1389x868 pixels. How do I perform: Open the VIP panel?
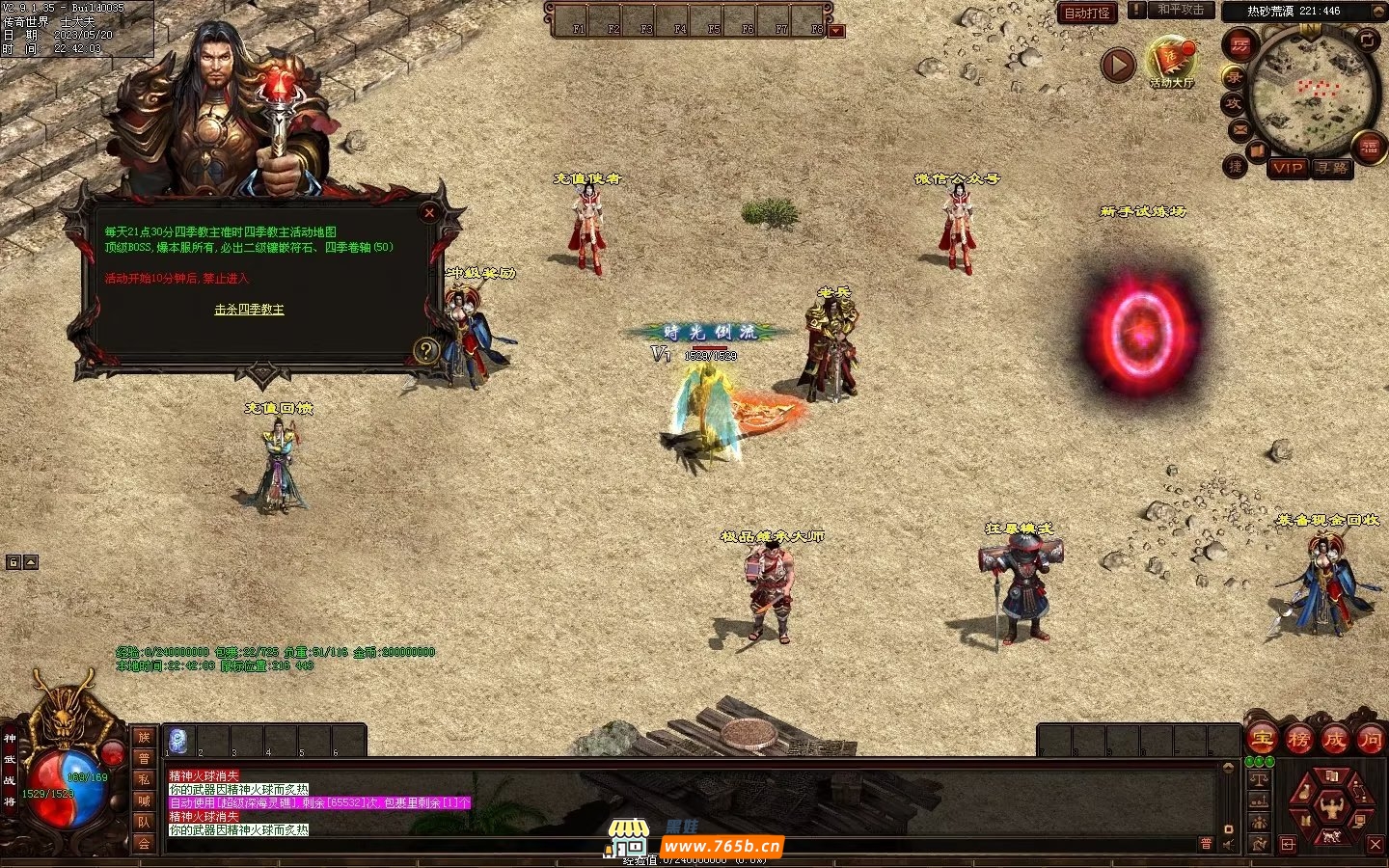[x=1287, y=168]
